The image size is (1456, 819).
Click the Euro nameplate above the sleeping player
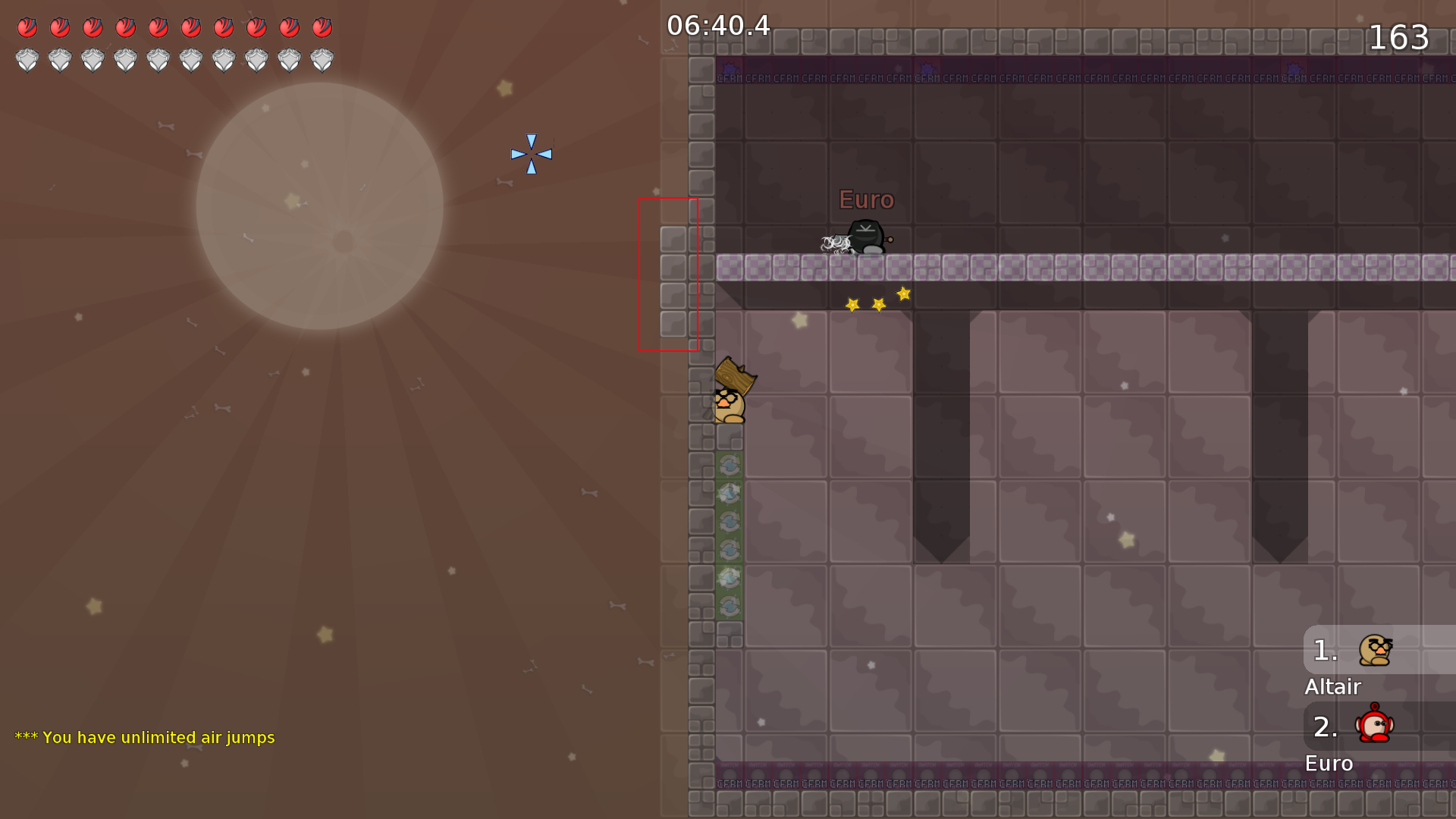click(867, 200)
